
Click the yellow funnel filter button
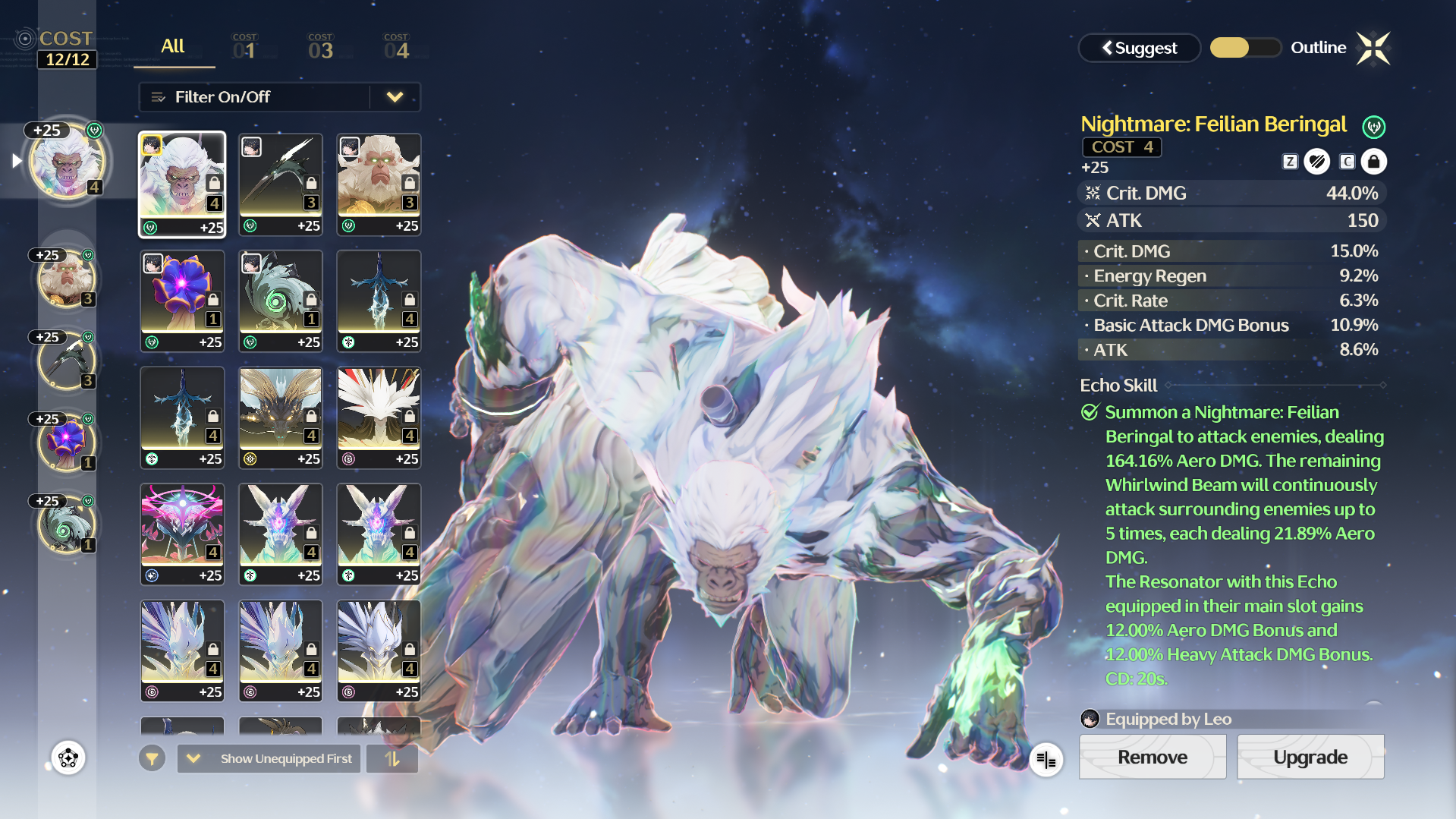pos(152,758)
